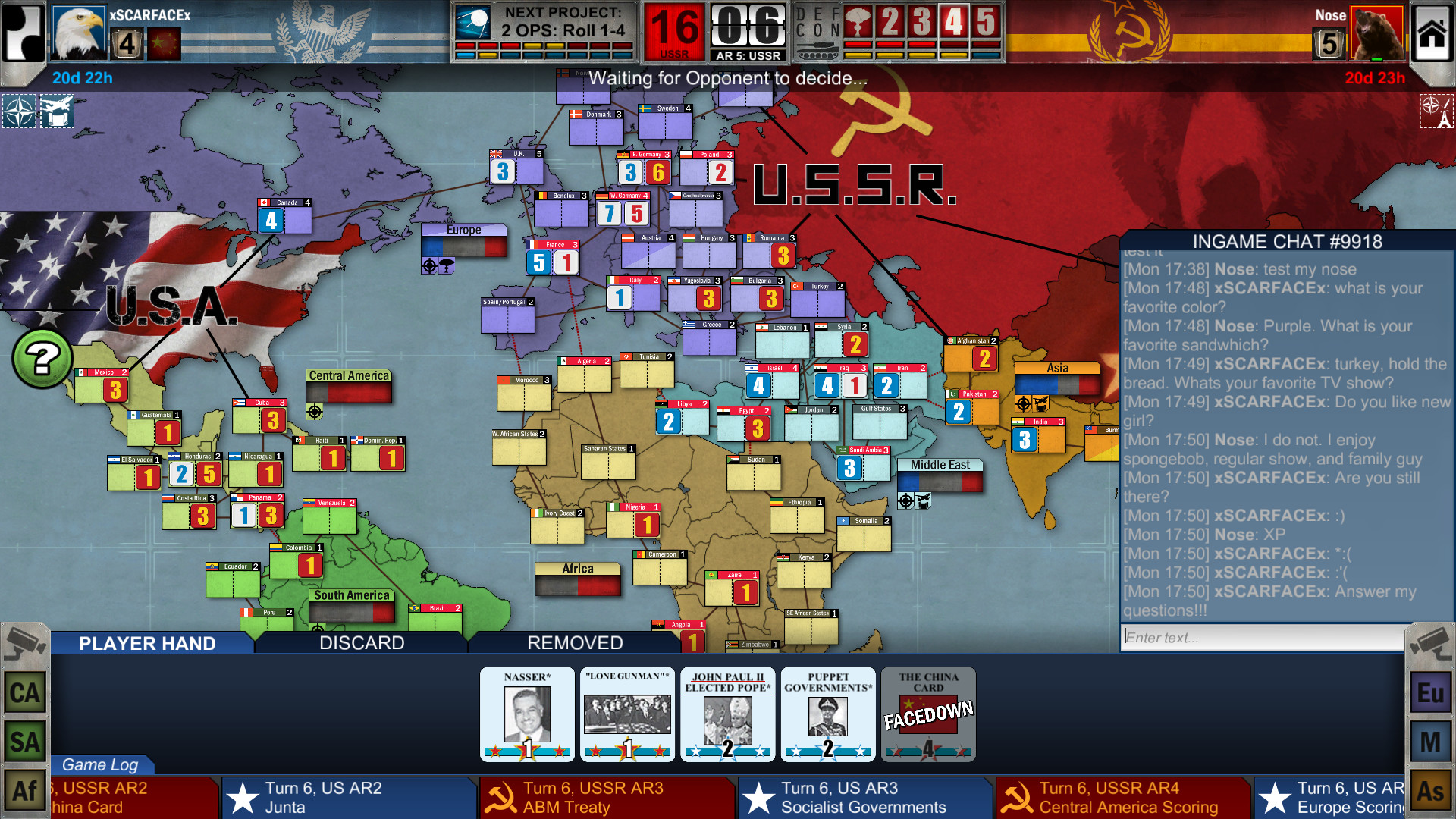The height and width of the screenshot is (819, 1456).
Task: Switch to the DISCARD tab
Action: (x=361, y=643)
